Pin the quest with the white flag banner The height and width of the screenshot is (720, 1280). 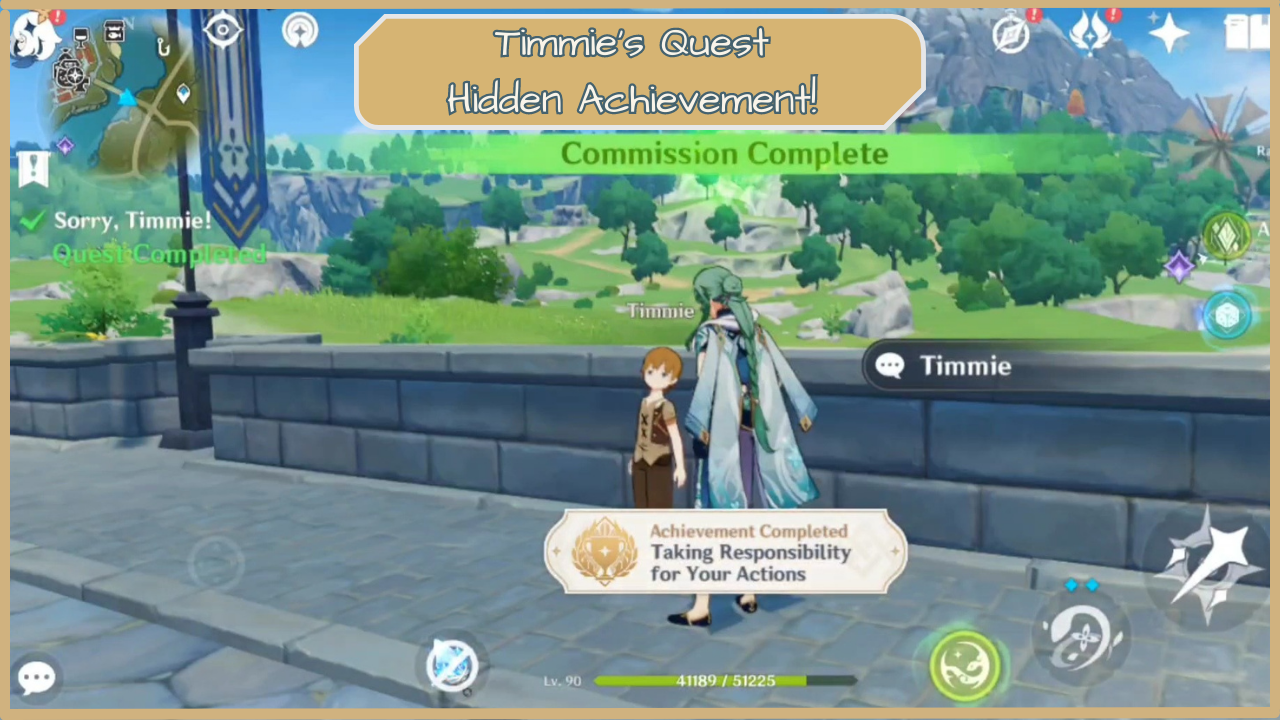(35, 167)
